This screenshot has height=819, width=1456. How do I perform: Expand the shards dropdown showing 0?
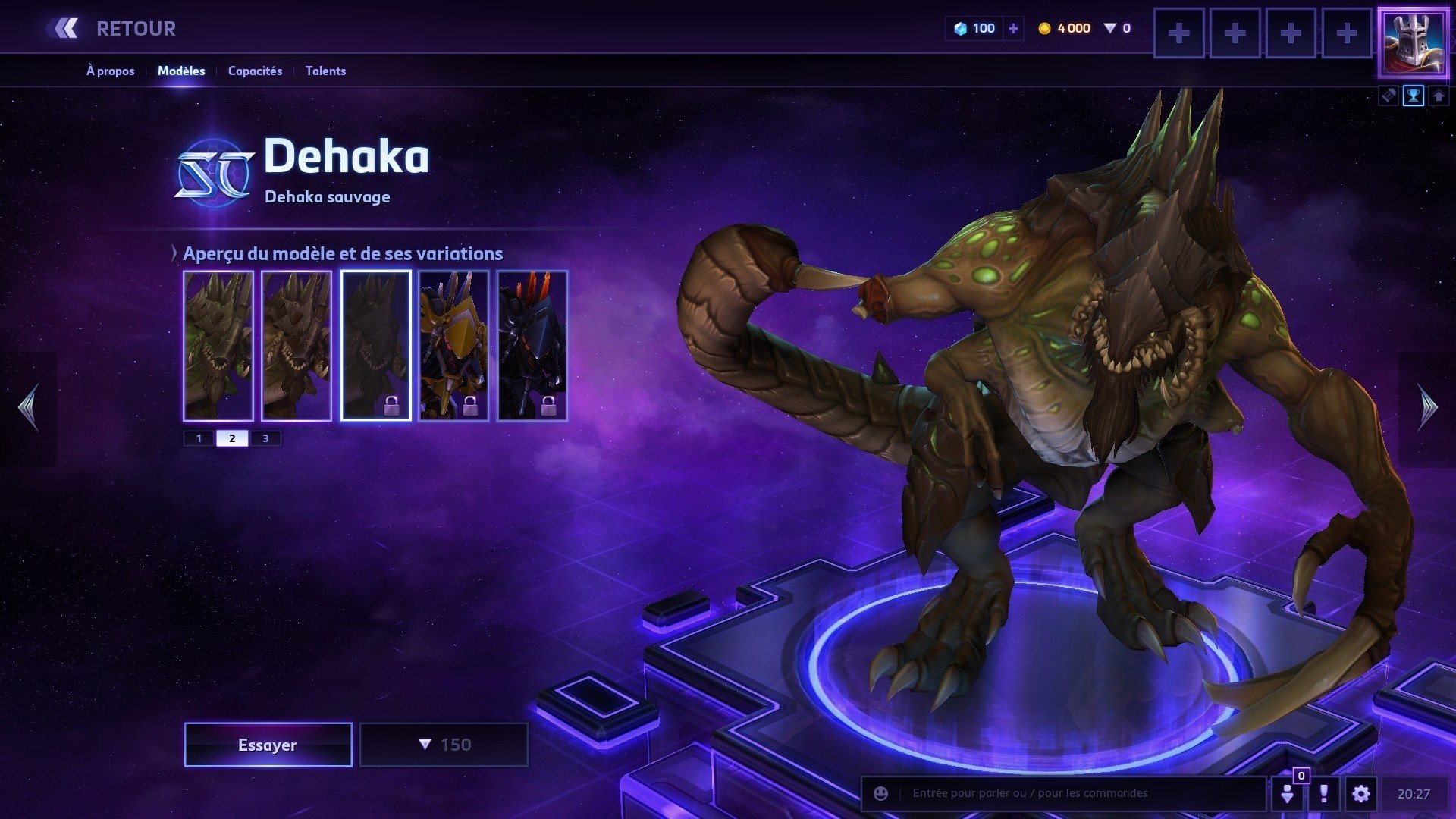point(1113,28)
